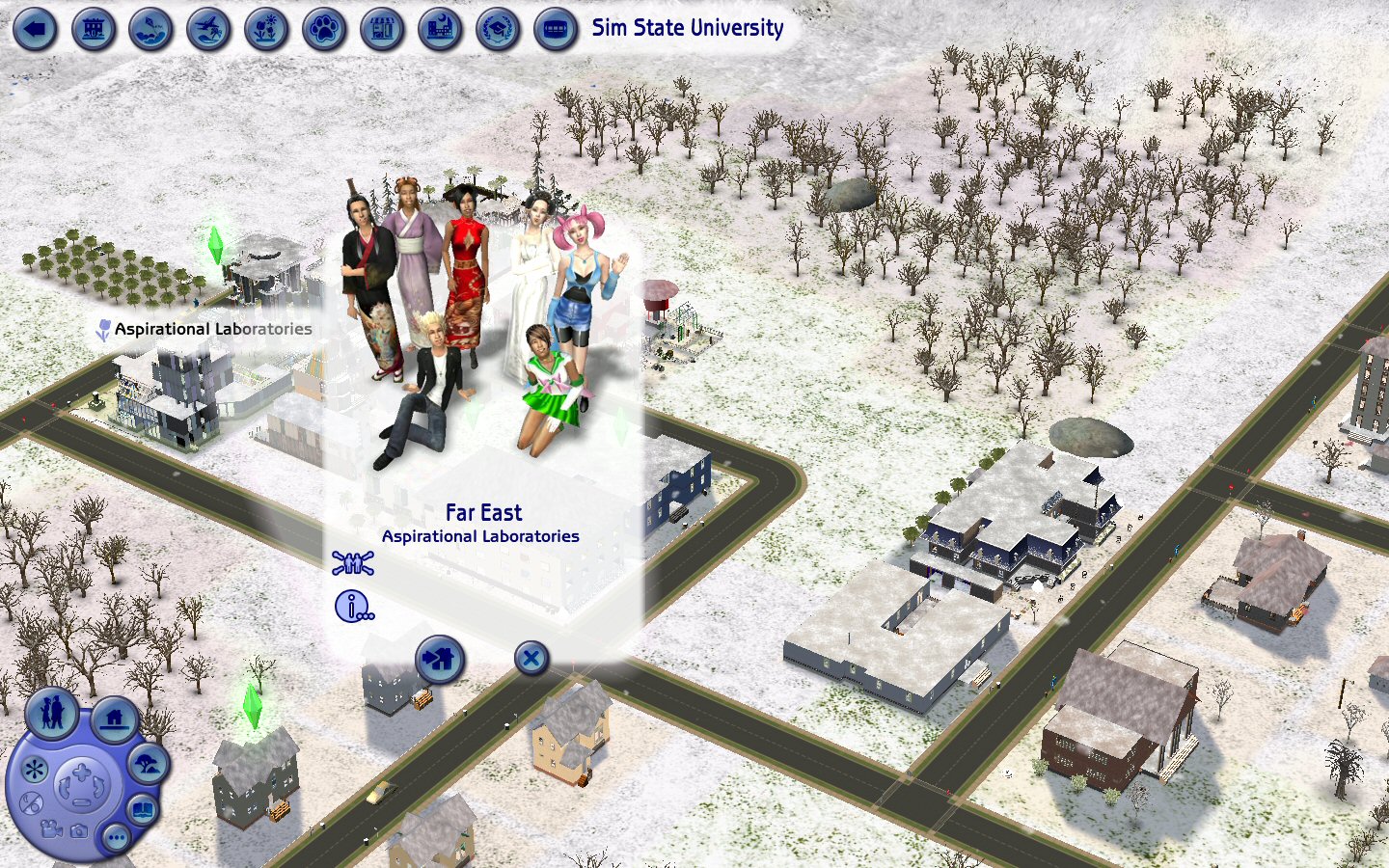This screenshot has height=868, width=1389.
Task: Open the lots and houses bin
Action: [x=115, y=719]
